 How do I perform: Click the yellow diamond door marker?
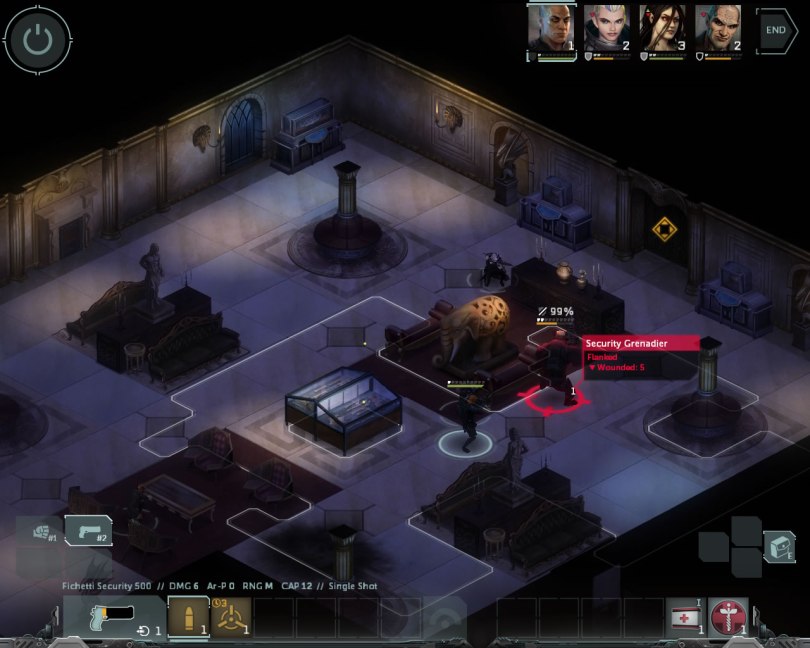click(664, 230)
